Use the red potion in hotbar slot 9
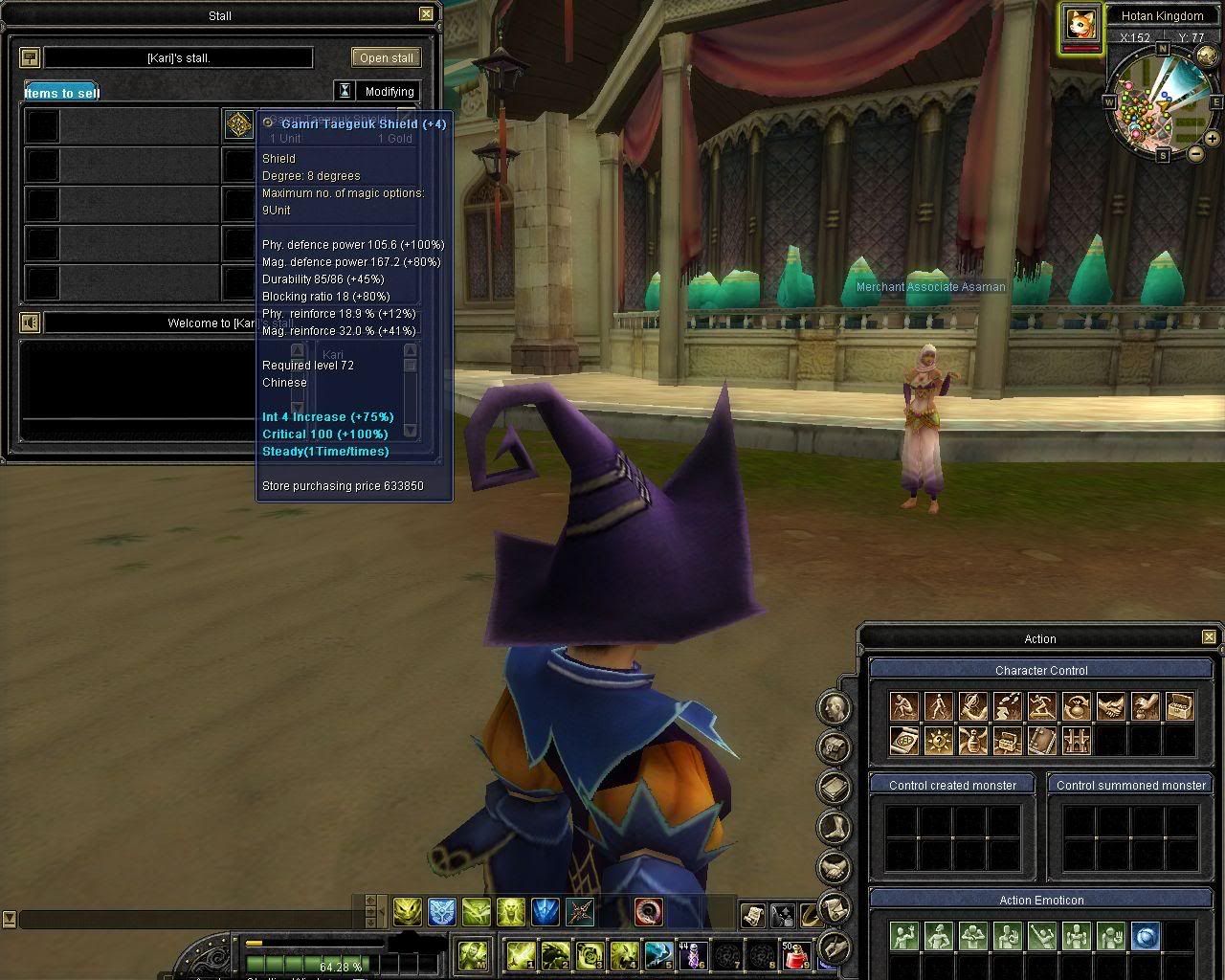The width and height of the screenshot is (1225, 980). point(795,954)
